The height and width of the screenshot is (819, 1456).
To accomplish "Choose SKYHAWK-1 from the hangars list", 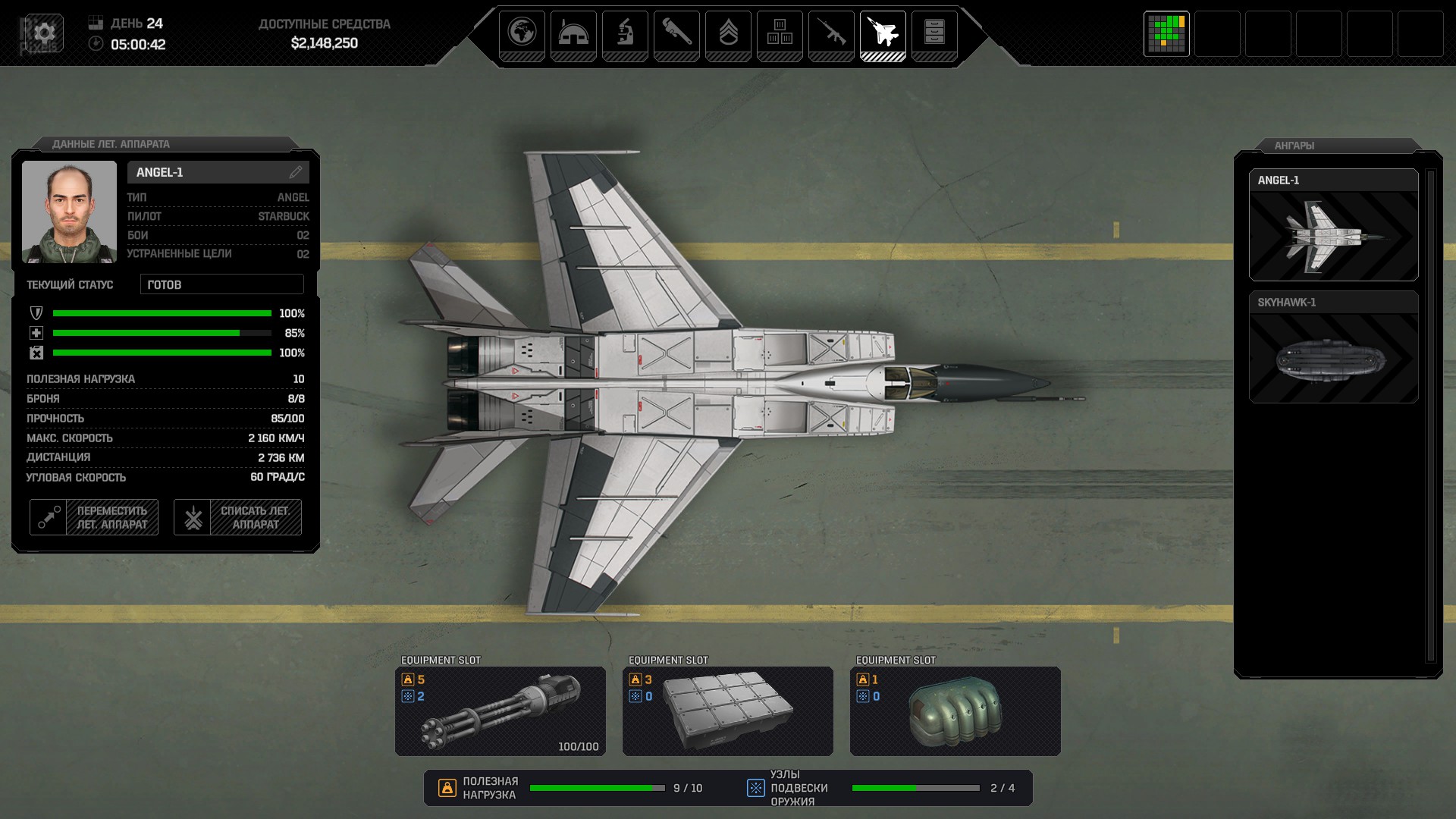I will (1333, 347).
